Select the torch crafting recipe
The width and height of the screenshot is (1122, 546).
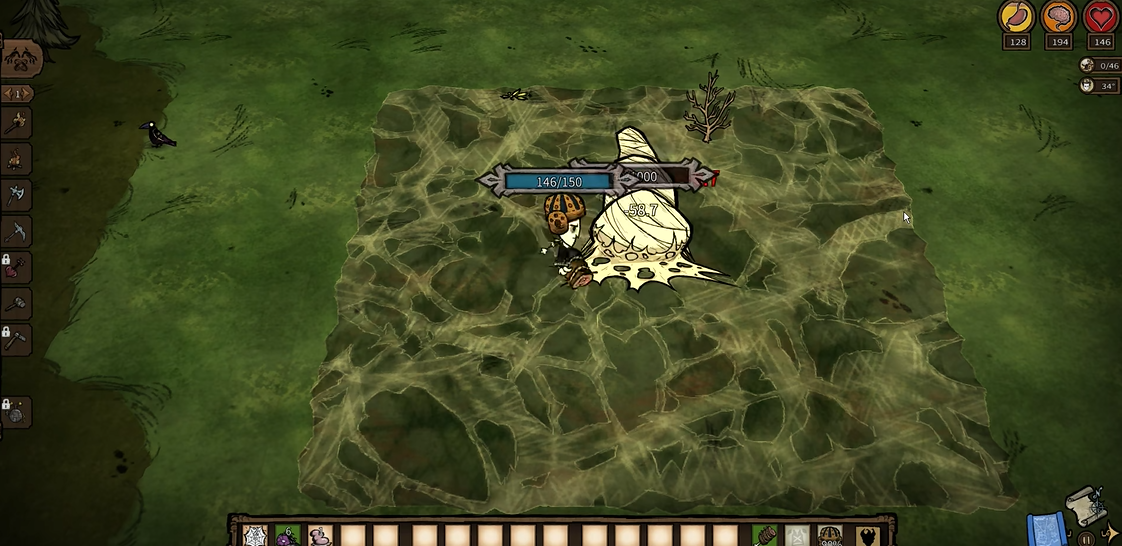click(x=18, y=123)
